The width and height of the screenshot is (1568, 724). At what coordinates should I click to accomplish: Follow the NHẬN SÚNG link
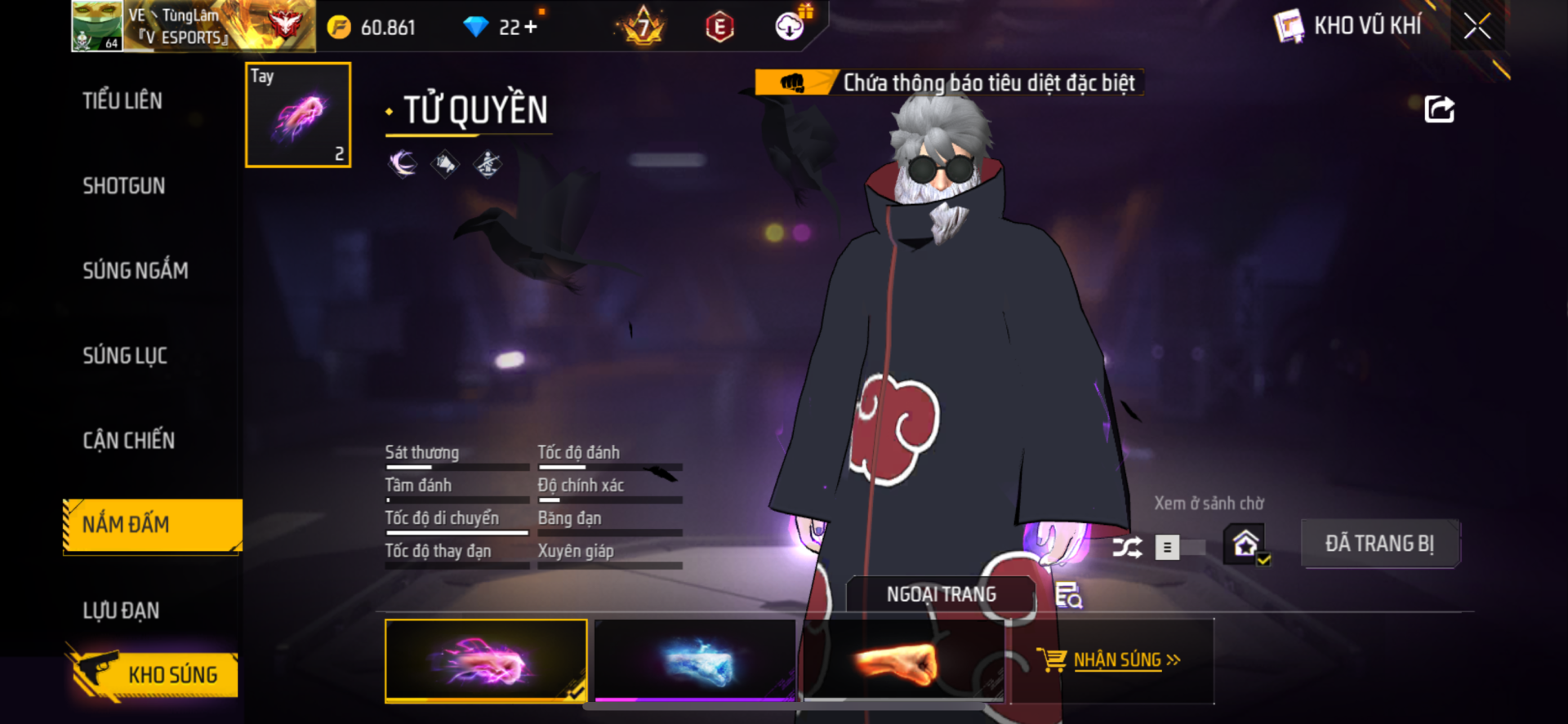[x=1116, y=660]
